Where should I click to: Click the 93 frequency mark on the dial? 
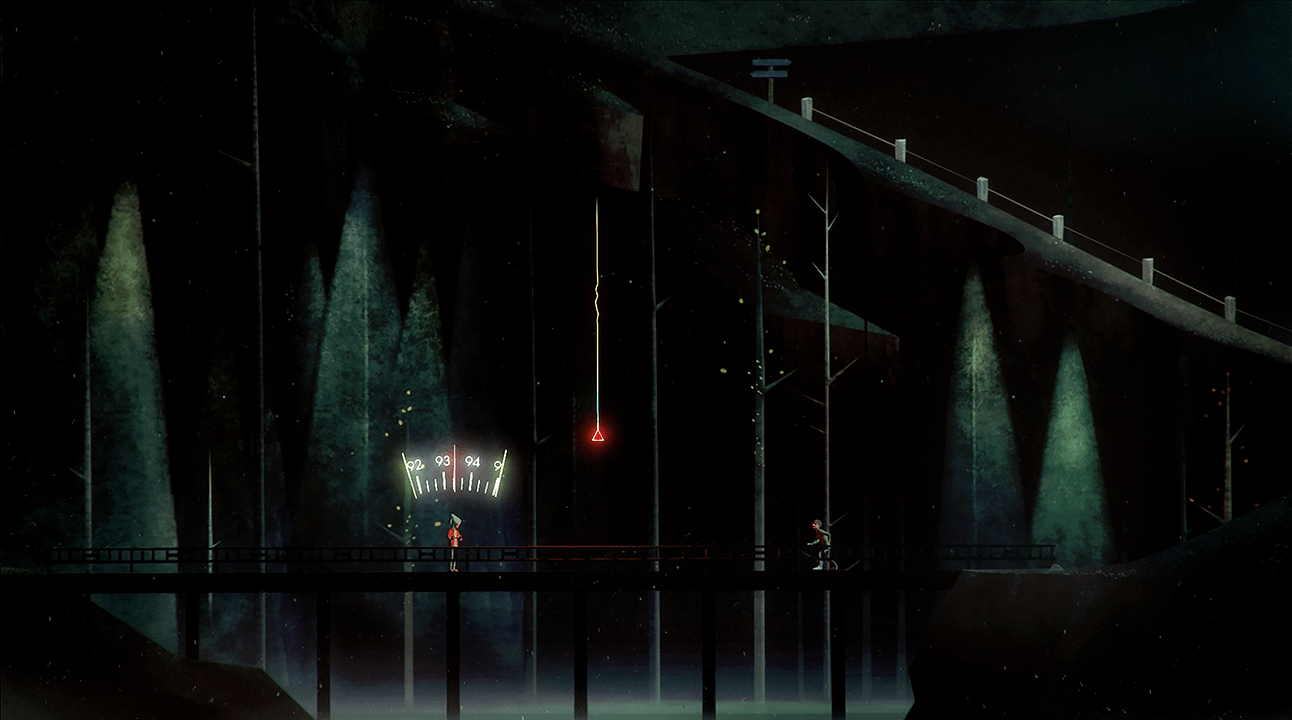pyautogui.click(x=443, y=461)
